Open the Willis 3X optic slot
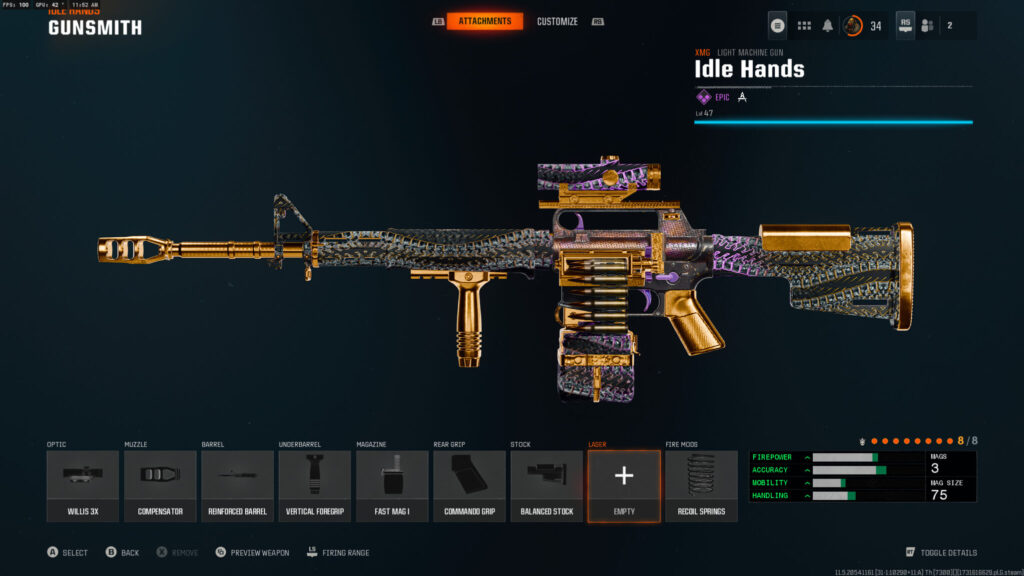This screenshot has width=1024, height=576. [82, 486]
